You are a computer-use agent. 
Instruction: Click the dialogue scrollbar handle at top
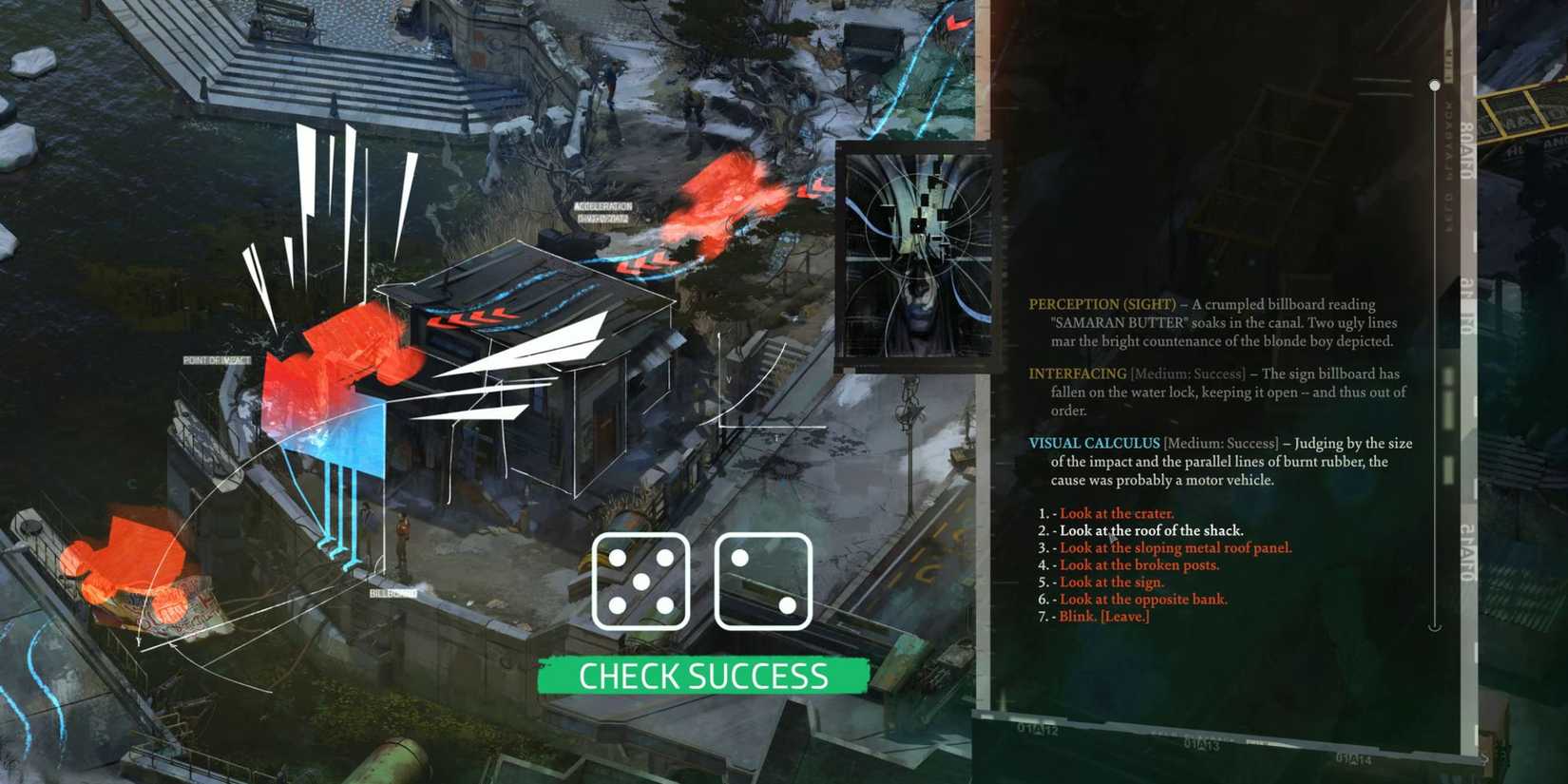click(x=1433, y=85)
